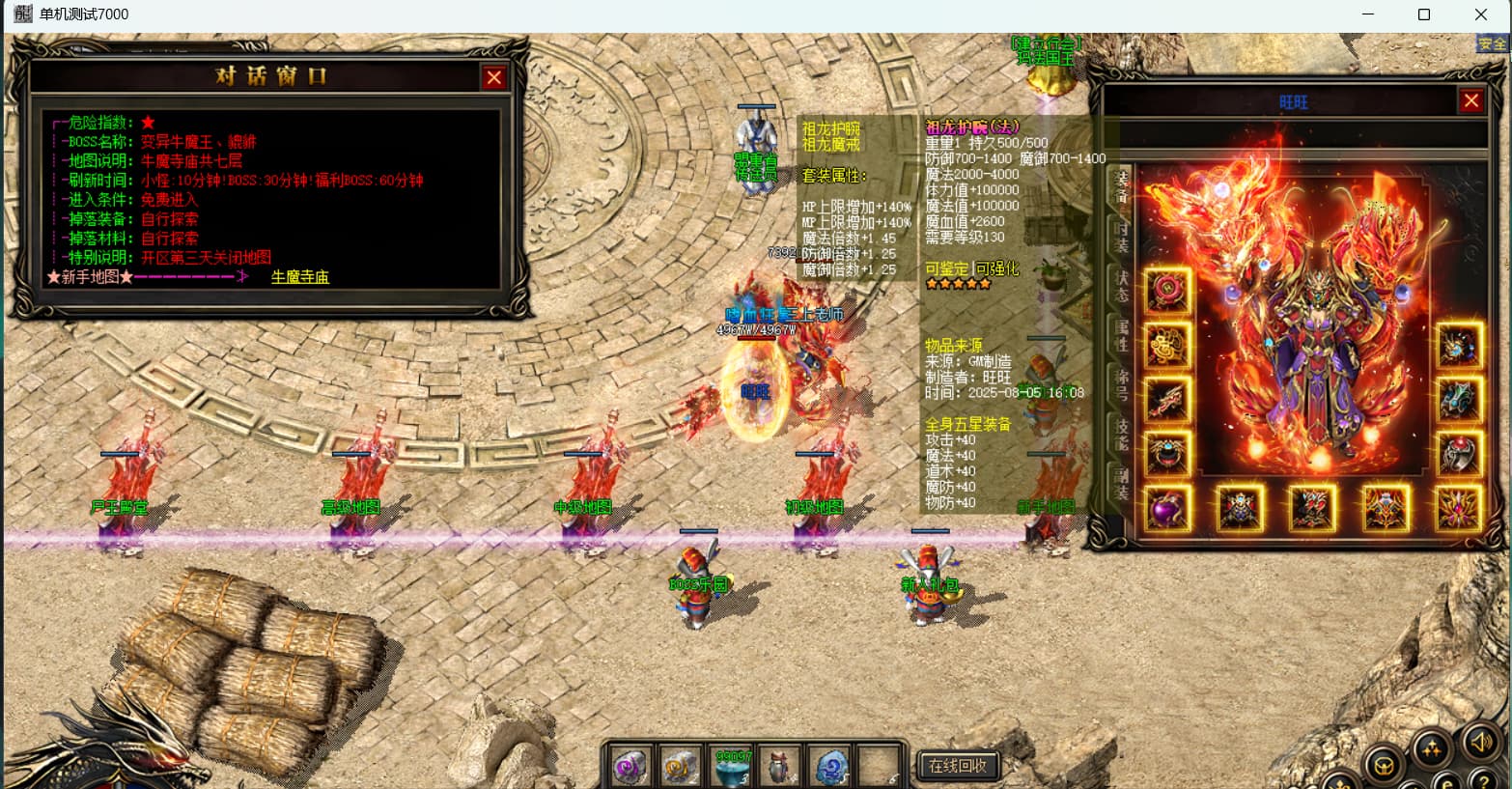The width and height of the screenshot is (1512, 789).
Task: Select the 称号 tab
Action: tap(1121, 383)
